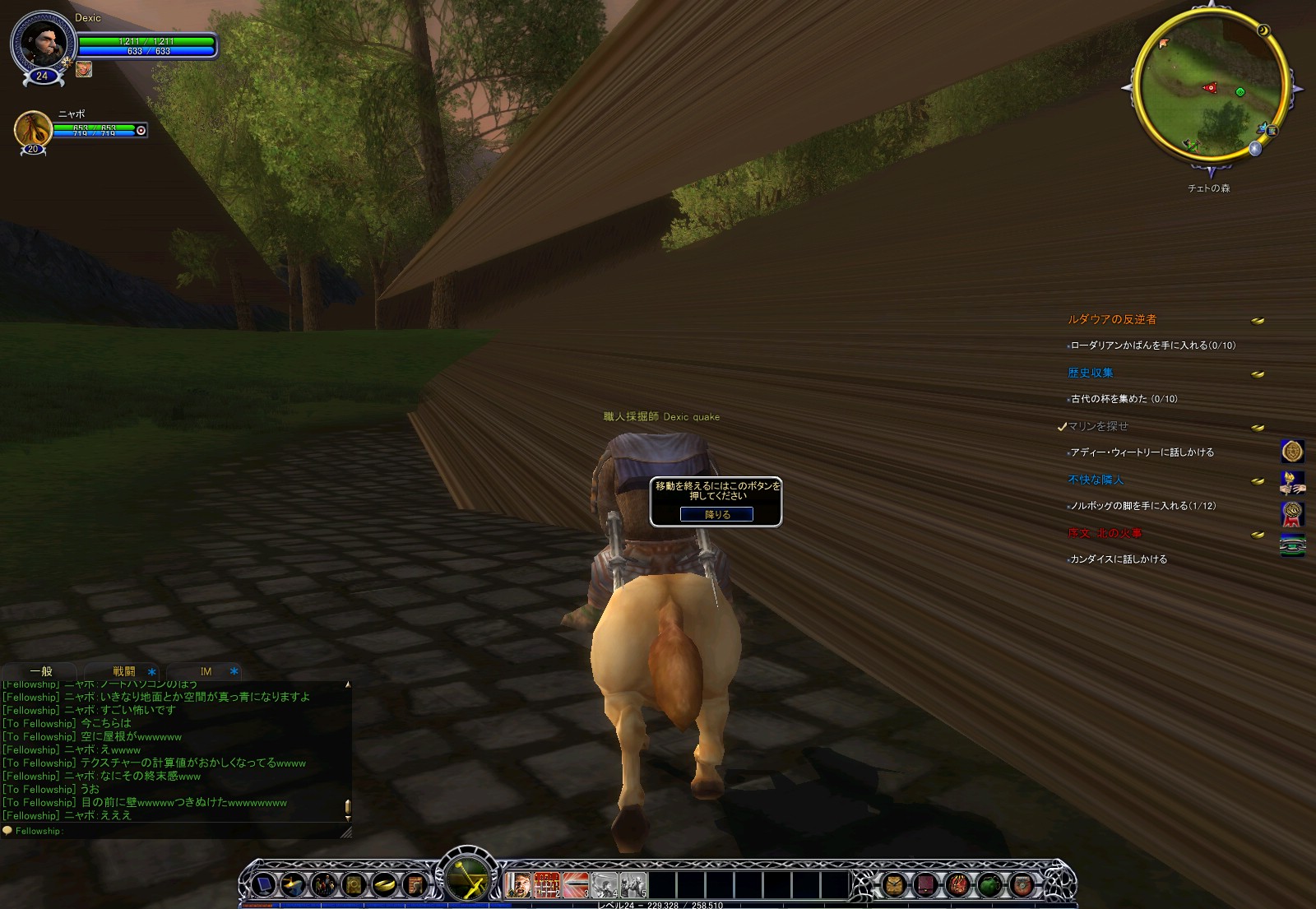
Task: Click the 降りる dismount button
Action: [x=716, y=514]
